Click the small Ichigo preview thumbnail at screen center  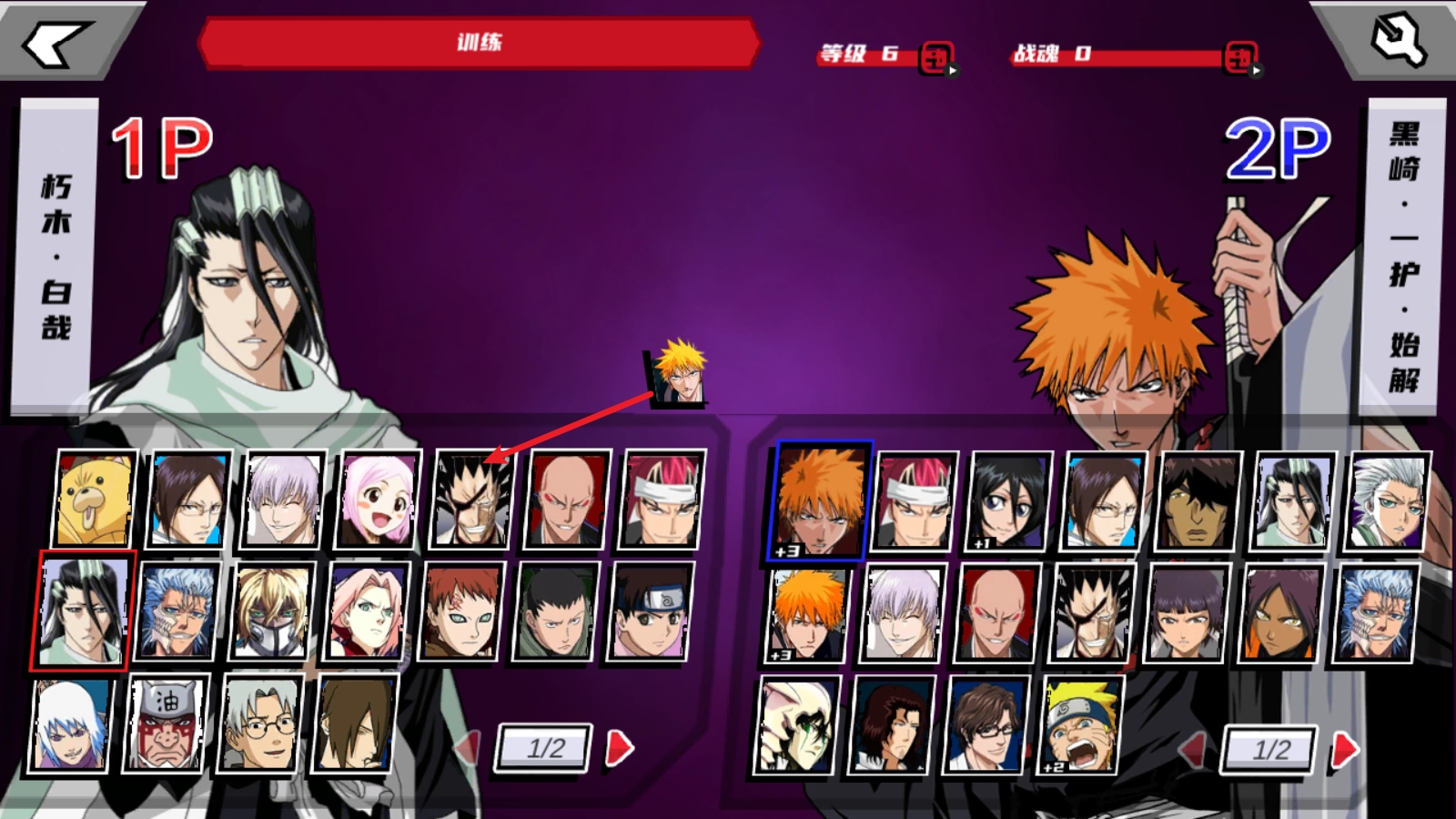(x=681, y=376)
